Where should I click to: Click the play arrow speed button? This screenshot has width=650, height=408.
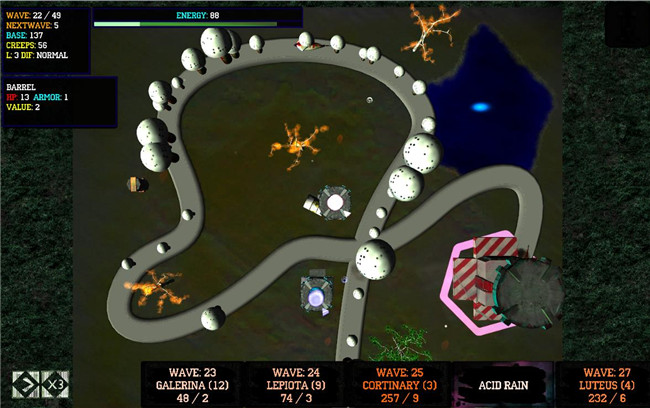pyautogui.click(x=25, y=384)
